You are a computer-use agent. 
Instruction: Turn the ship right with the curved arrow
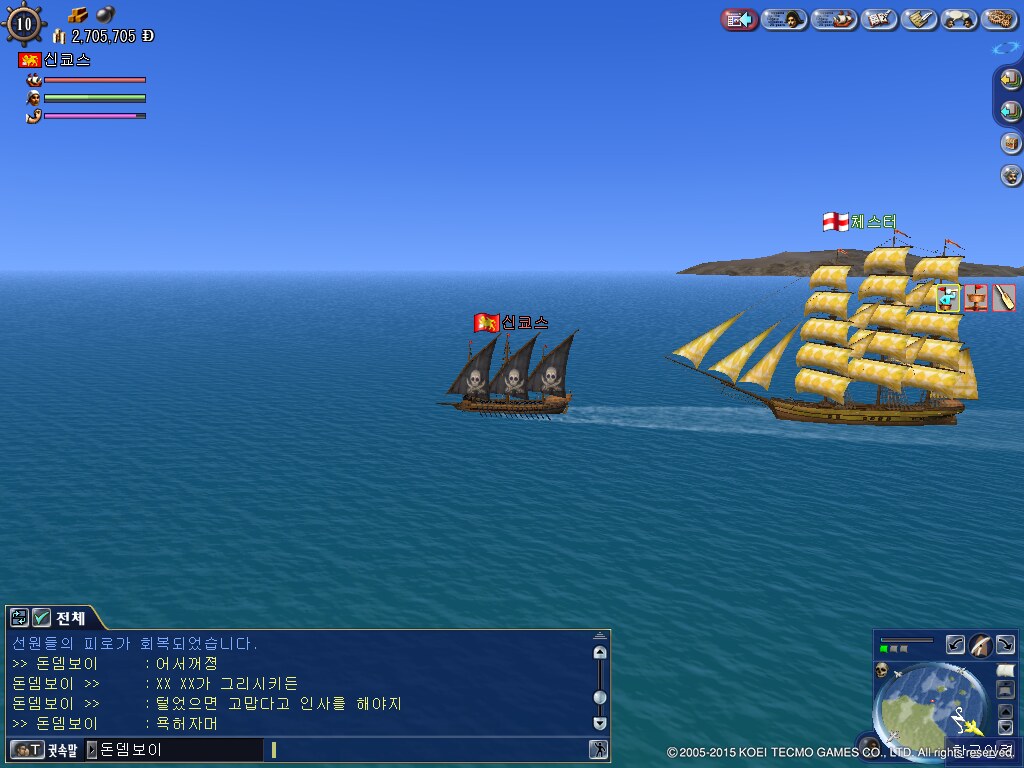tap(1005, 644)
